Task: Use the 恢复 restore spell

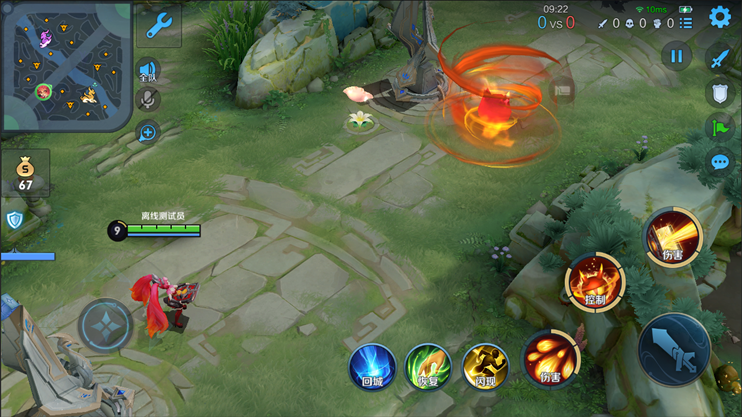Action: coord(428,366)
